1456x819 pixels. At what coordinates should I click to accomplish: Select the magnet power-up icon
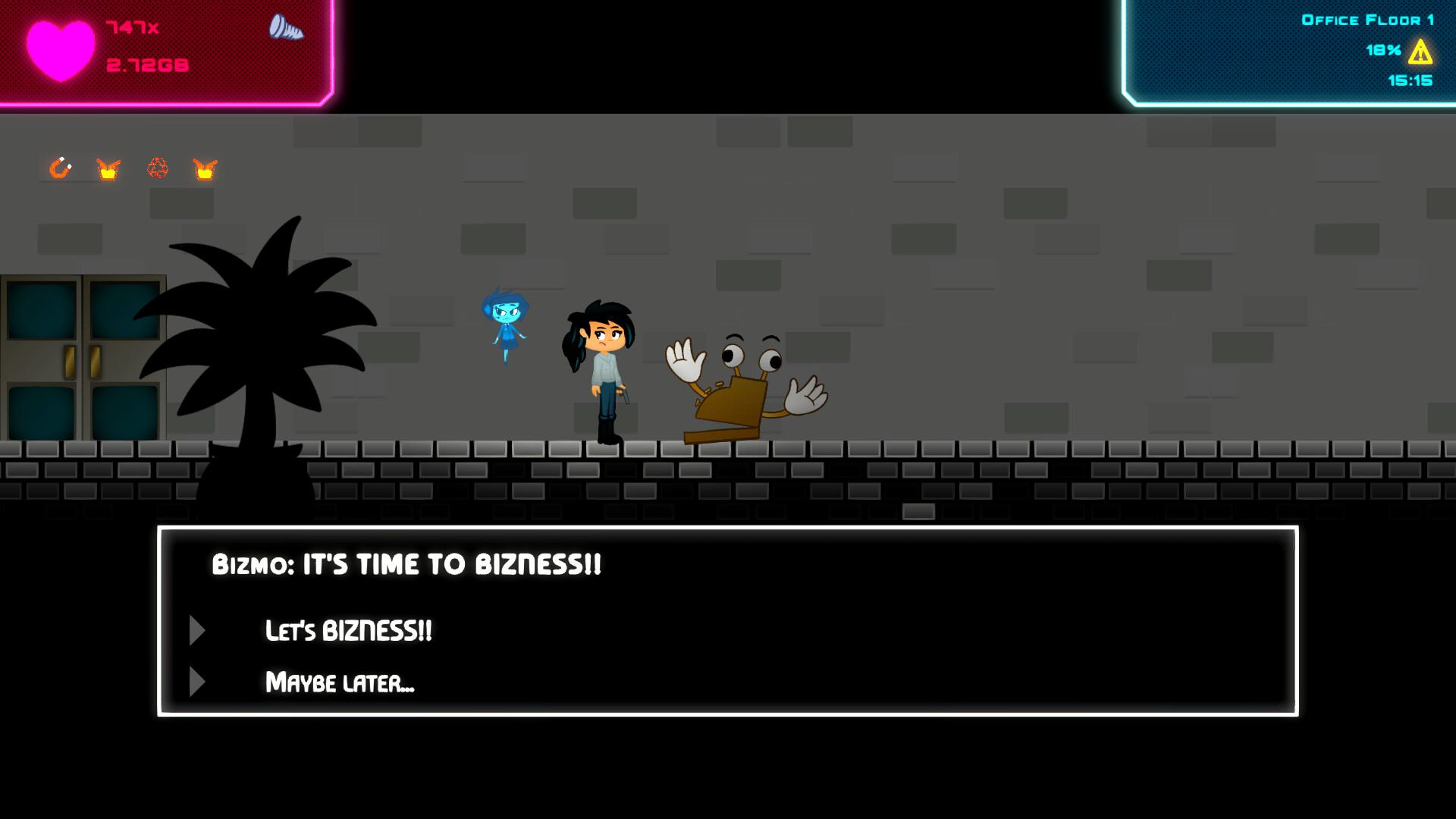pyautogui.click(x=61, y=168)
